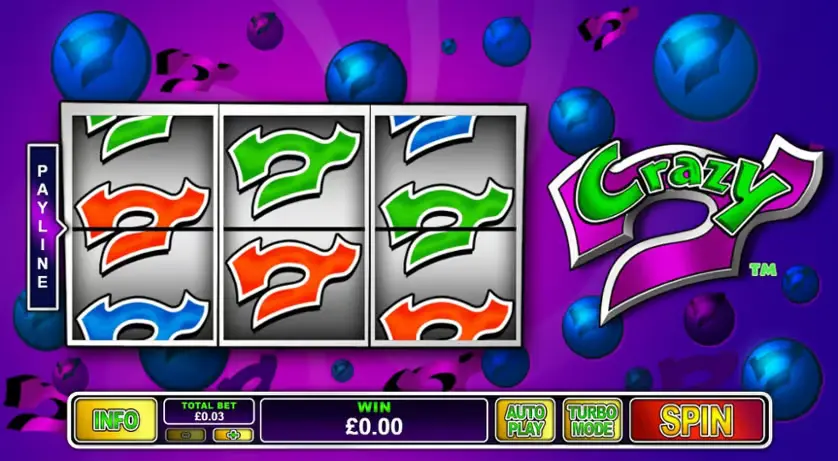Increase total bet with the plus button
The width and height of the screenshot is (838, 461).
pos(233,435)
